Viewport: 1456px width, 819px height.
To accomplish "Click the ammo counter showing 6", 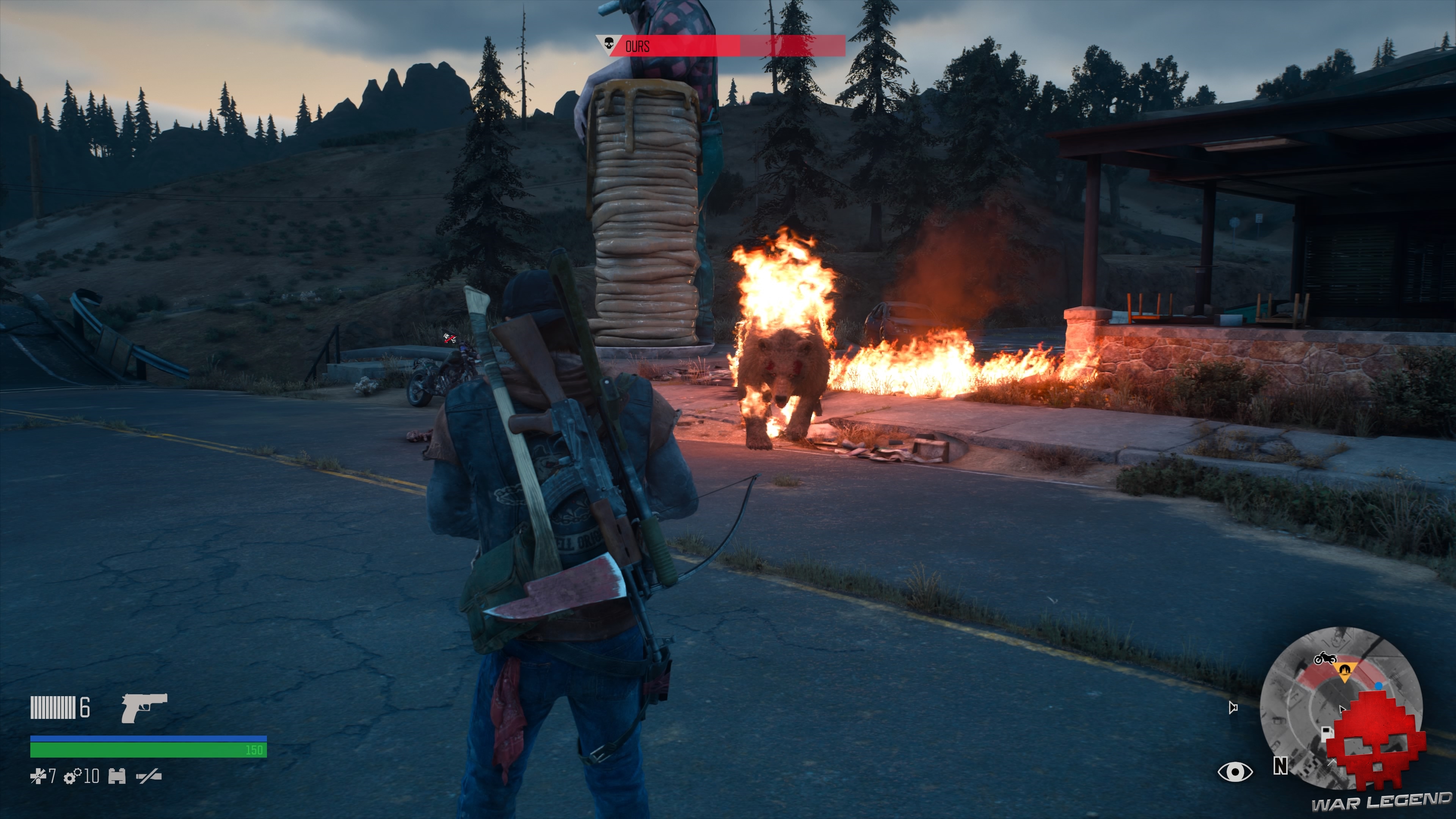I will pos(85,707).
